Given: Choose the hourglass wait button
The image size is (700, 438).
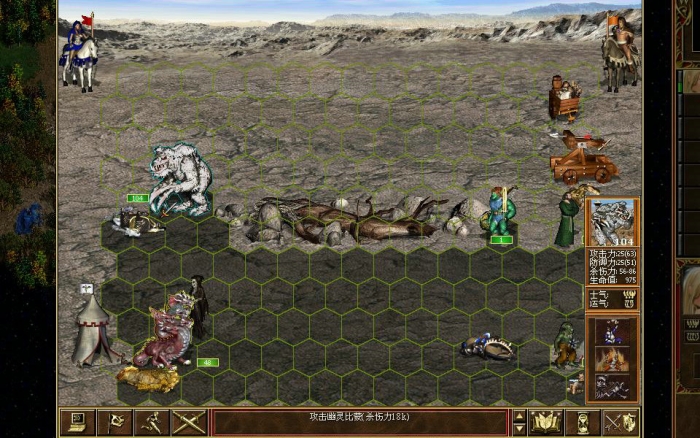Looking at the screenshot, I should click(x=583, y=422).
